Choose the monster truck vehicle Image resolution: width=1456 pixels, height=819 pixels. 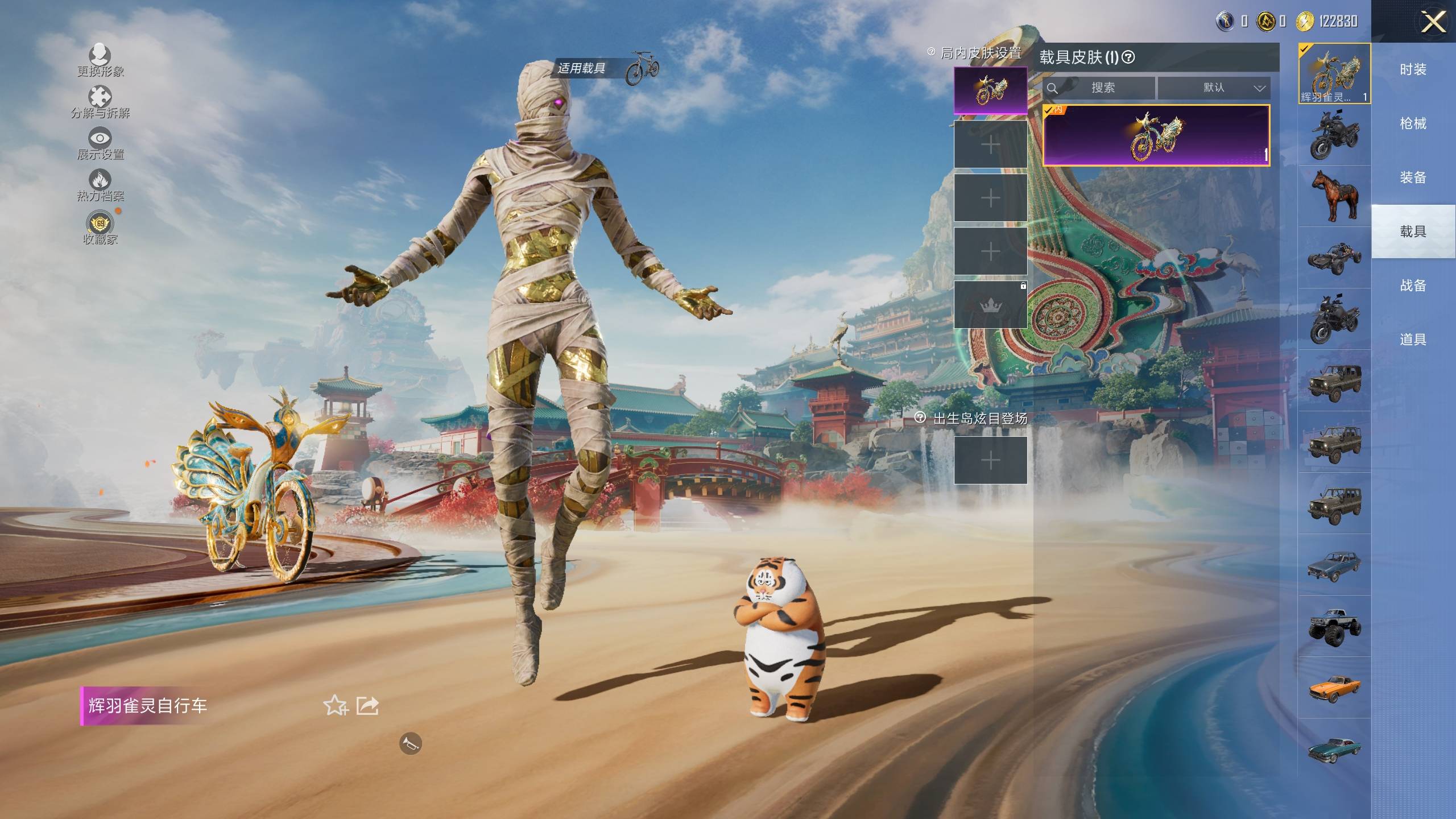(x=1334, y=627)
